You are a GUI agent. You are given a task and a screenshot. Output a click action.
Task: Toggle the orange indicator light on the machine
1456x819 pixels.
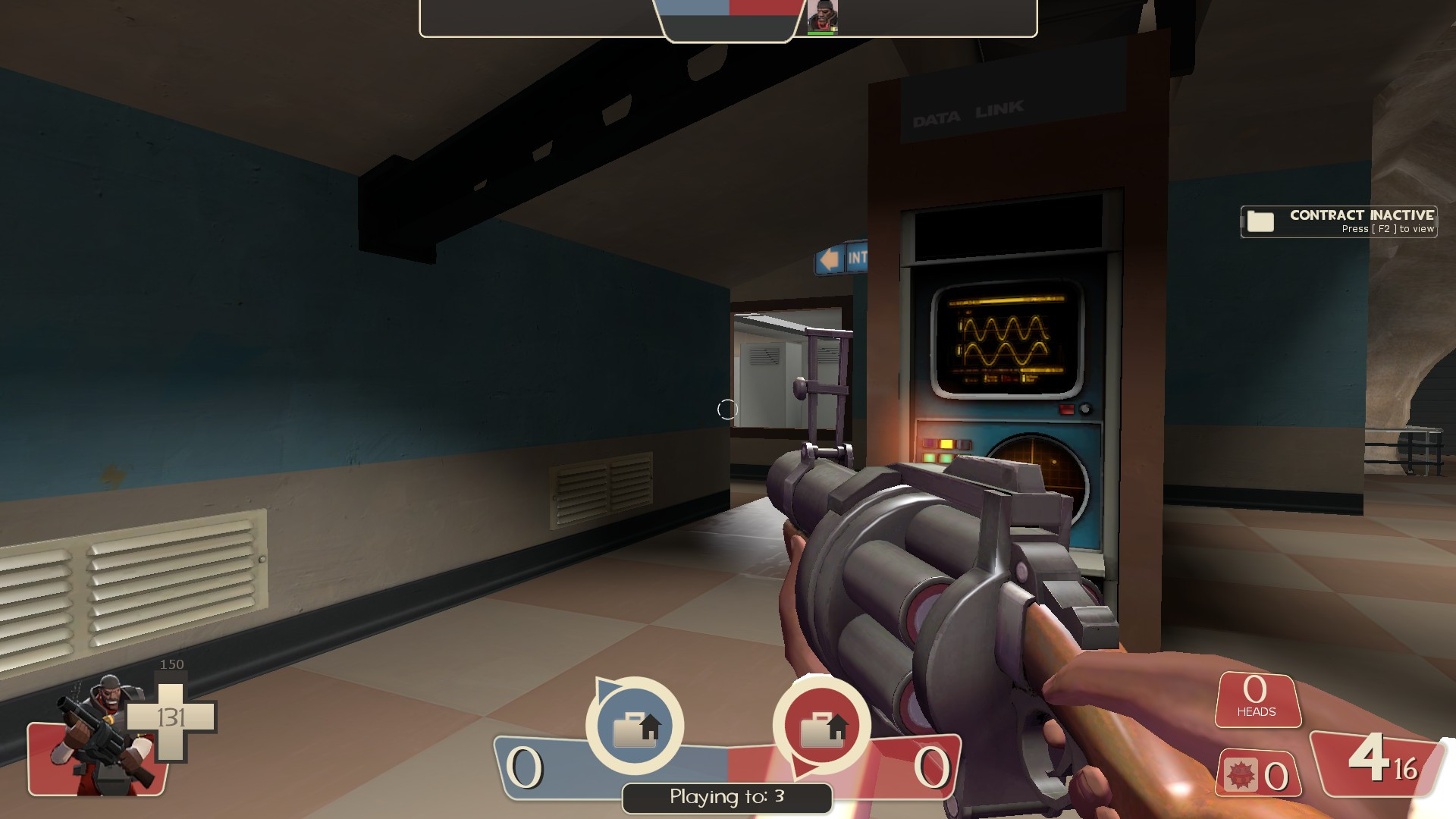(946, 444)
